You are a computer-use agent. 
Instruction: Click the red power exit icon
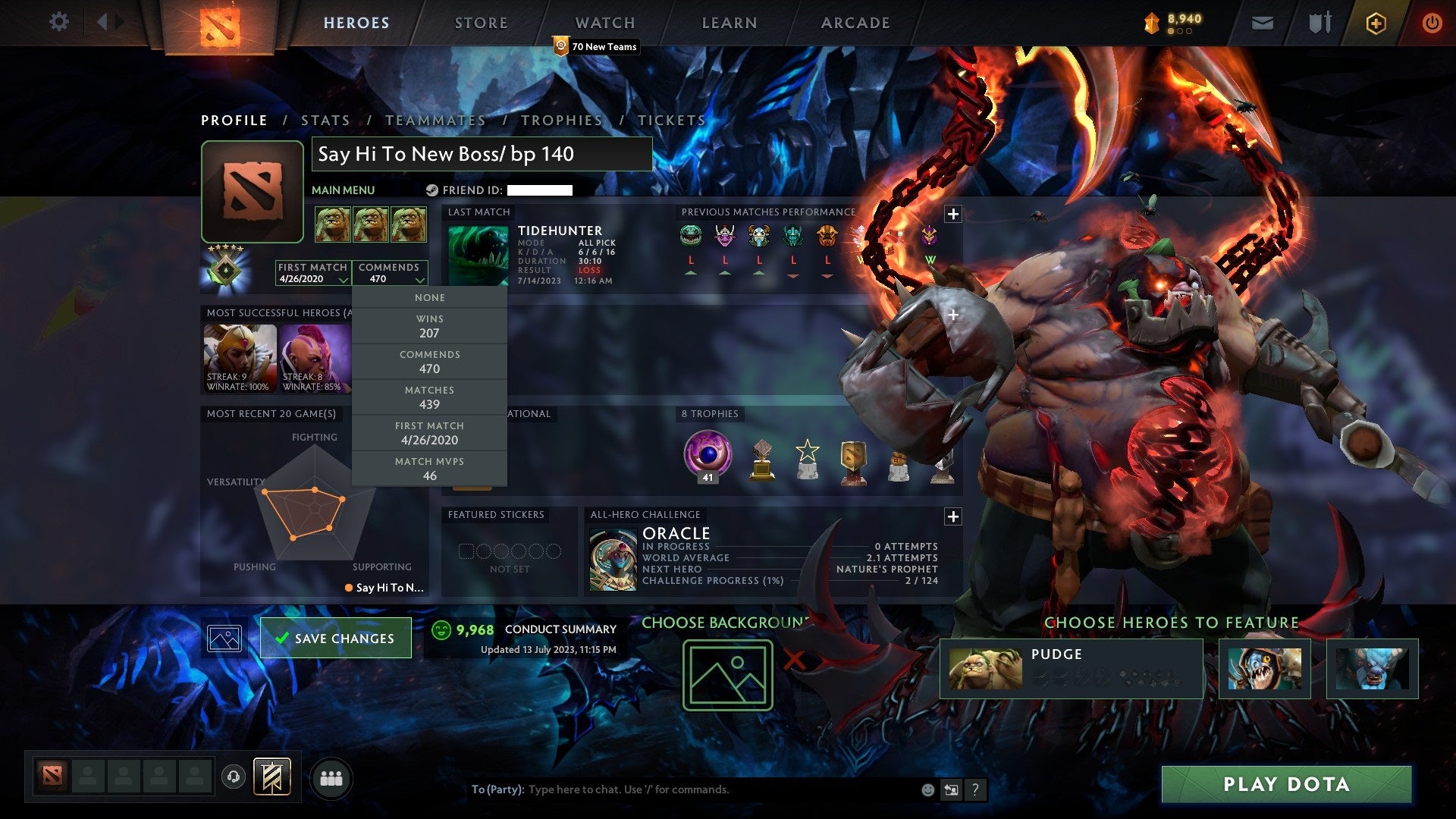(1433, 23)
